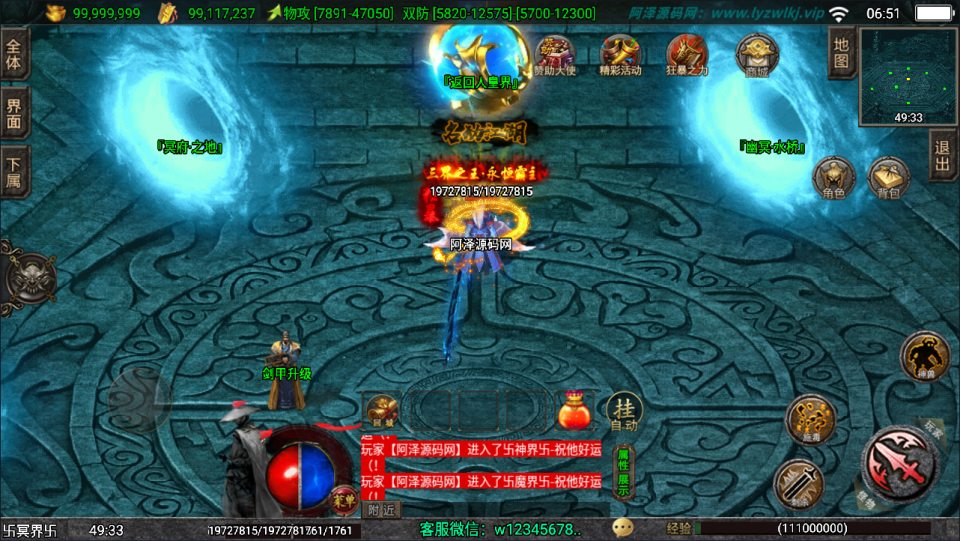Use the 回城 town return scroll
960x541 pixels.
click(x=382, y=411)
